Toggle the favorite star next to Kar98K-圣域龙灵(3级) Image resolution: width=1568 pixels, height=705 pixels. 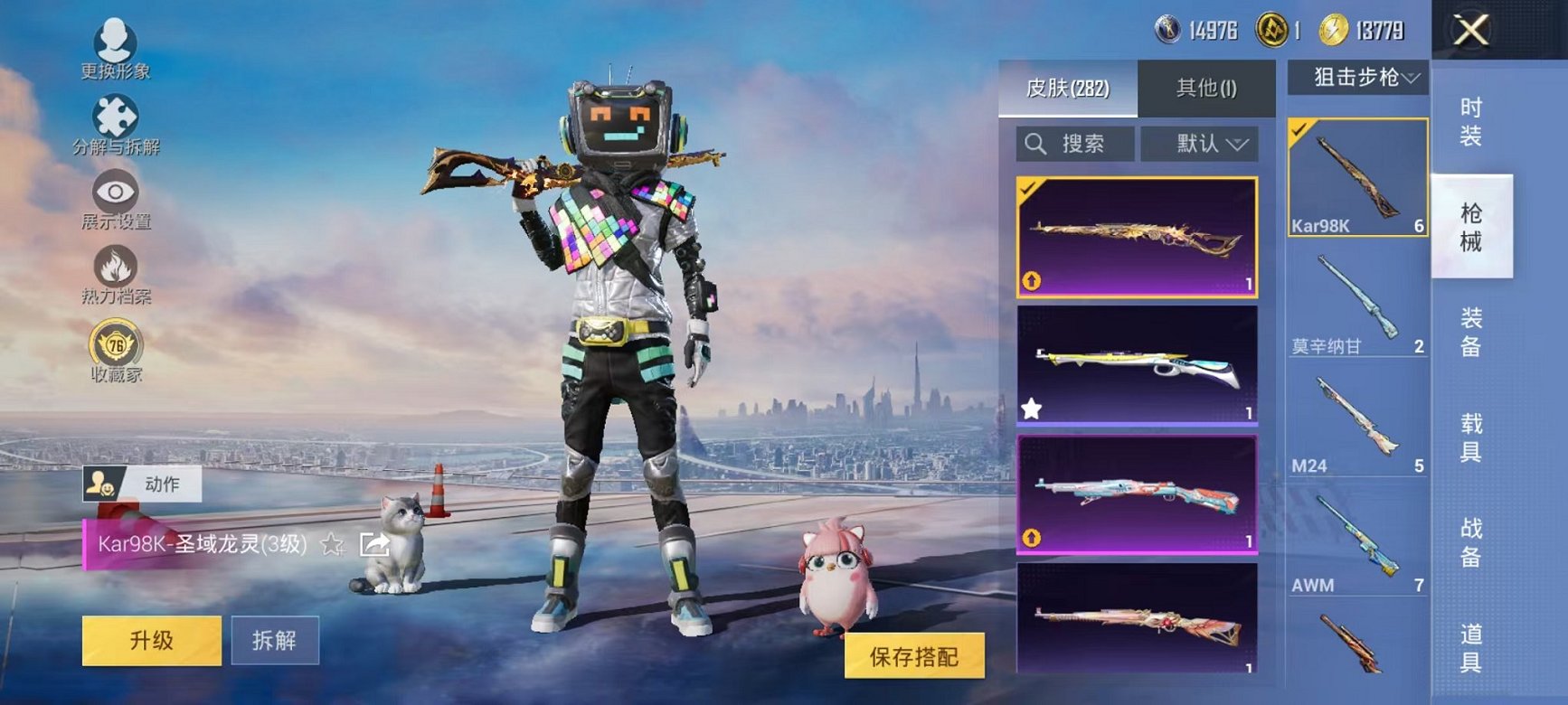333,543
